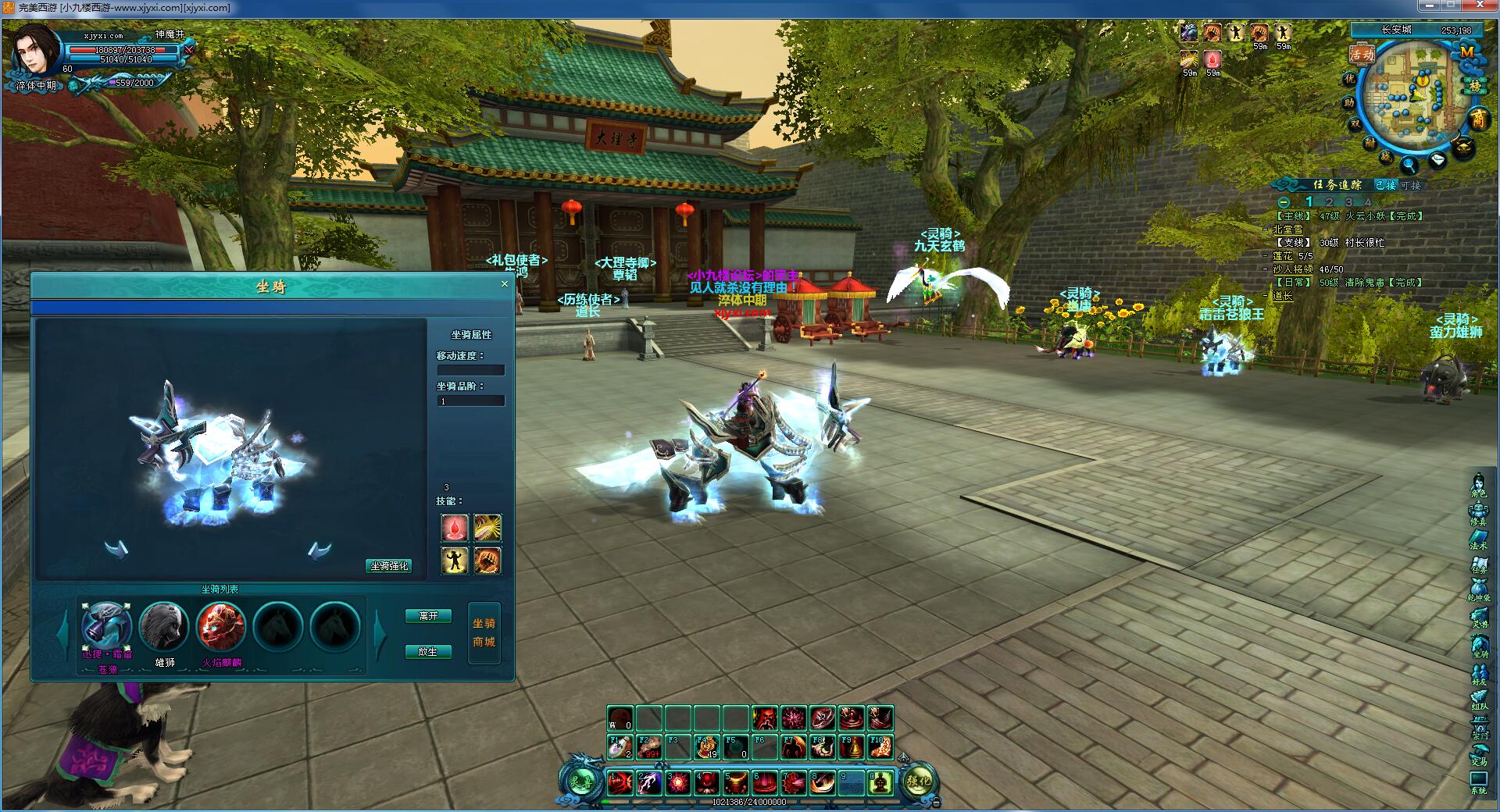Open the 活动 events button by minimap
Screen dimensions: 1500x812
tap(1362, 55)
